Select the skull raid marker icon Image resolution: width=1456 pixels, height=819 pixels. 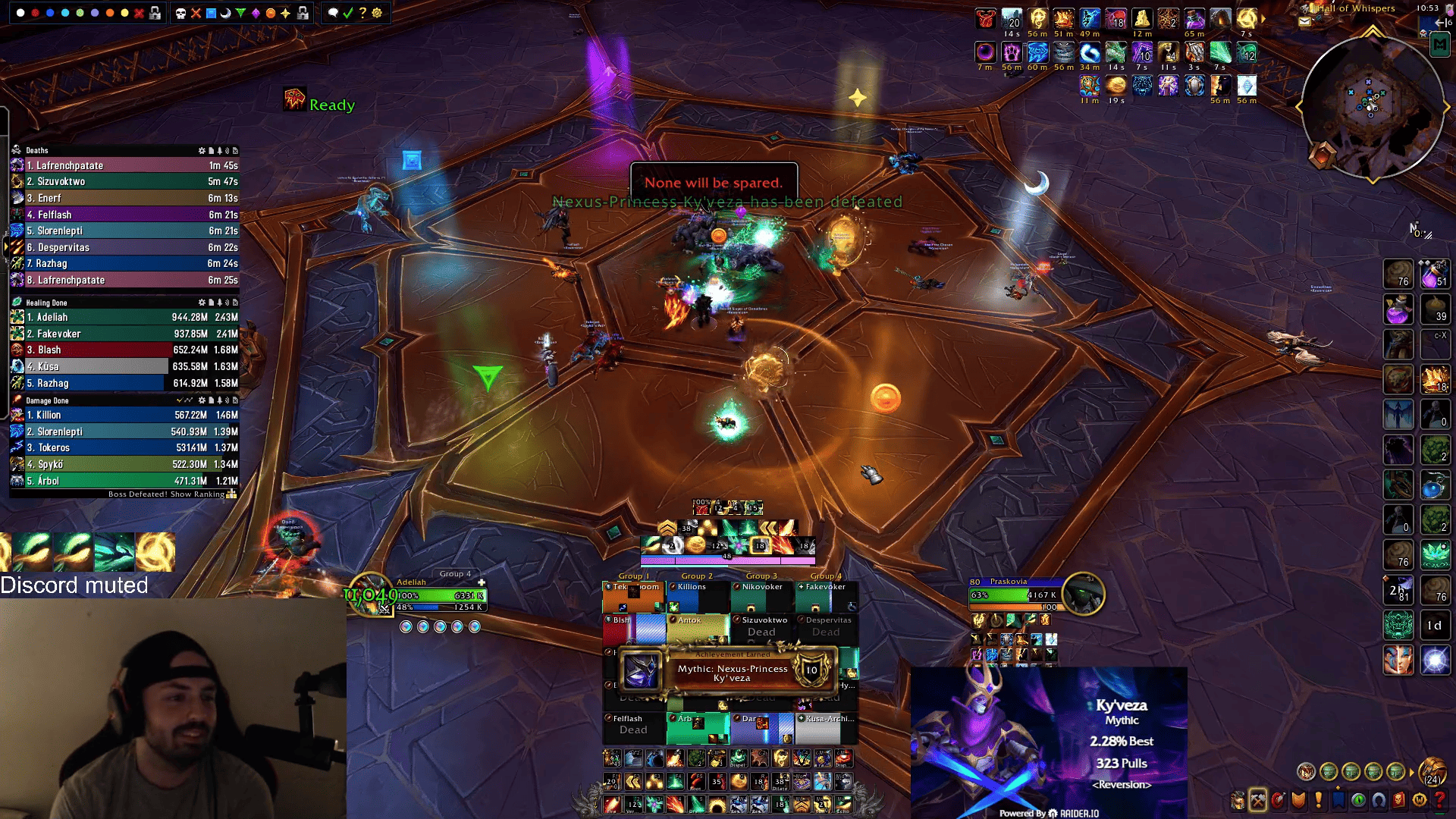click(180, 13)
